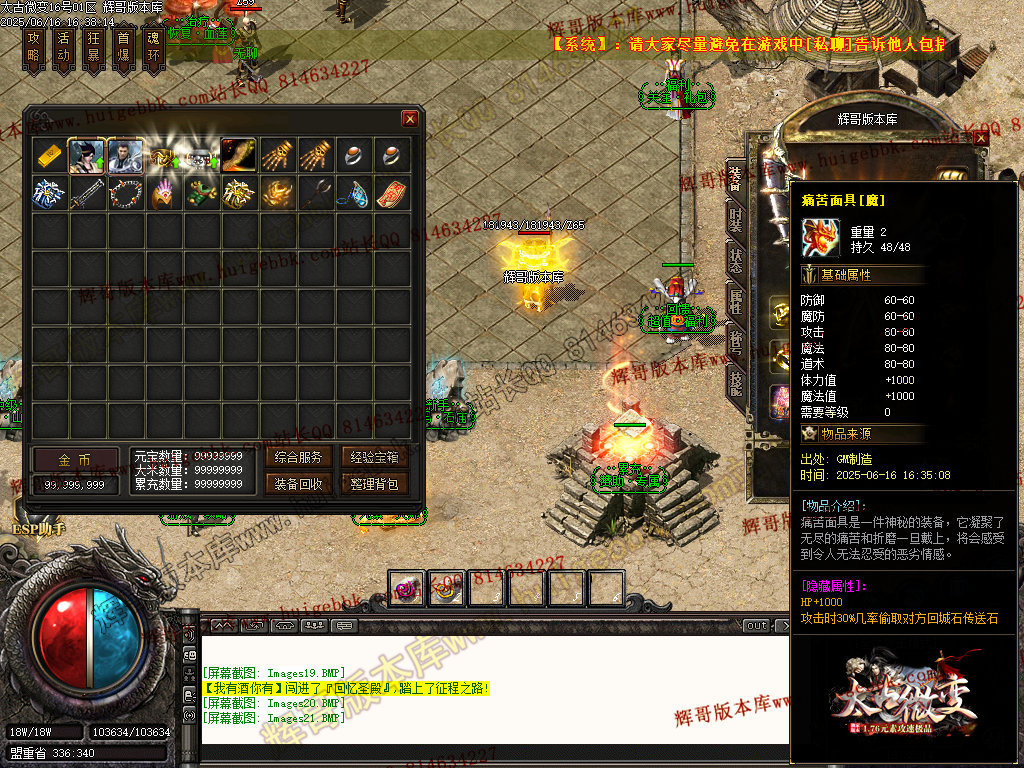
Task: Use the purple swirl item in the hotbar
Action: (x=406, y=589)
